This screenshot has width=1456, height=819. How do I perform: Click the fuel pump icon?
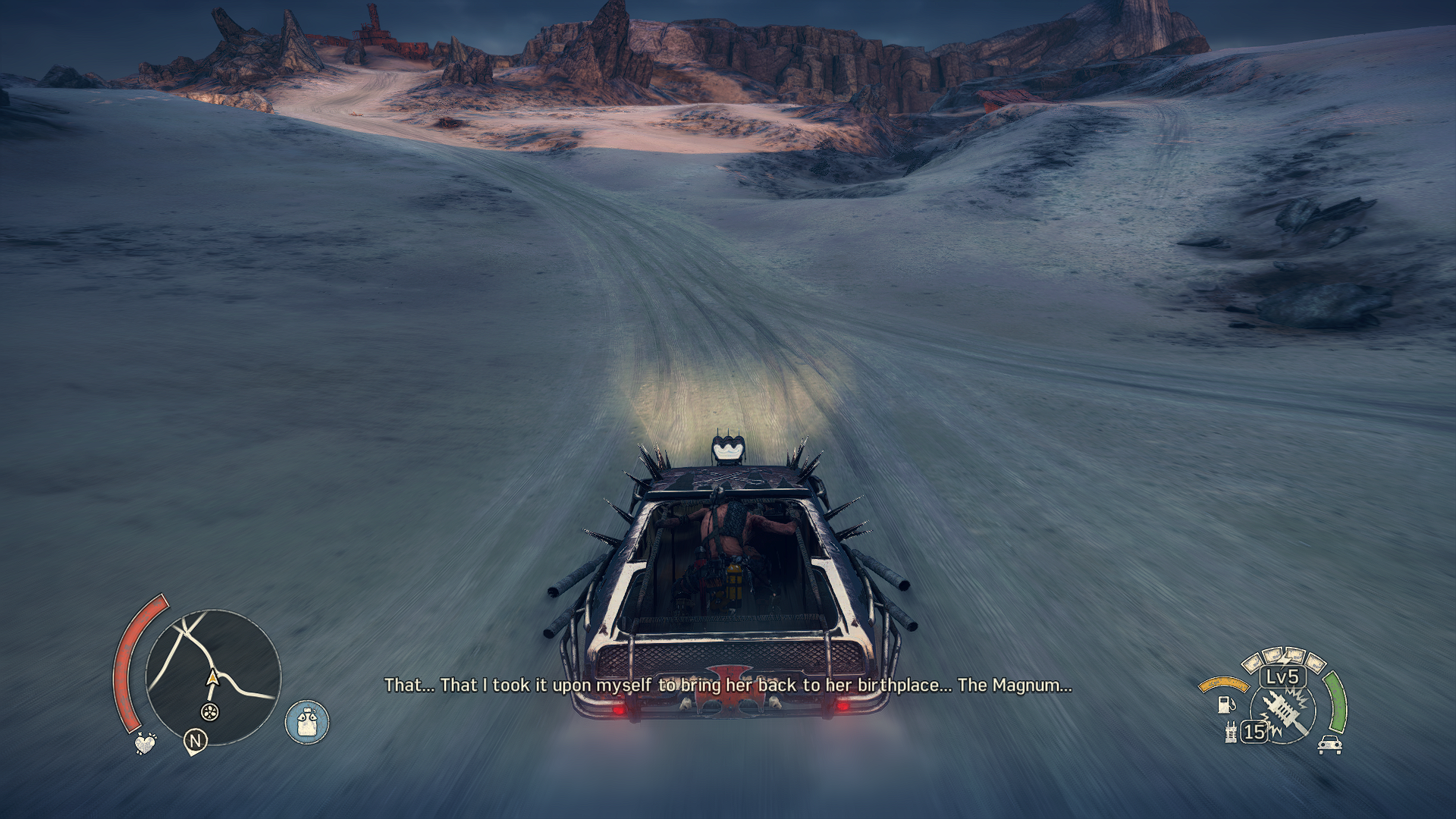[1225, 704]
